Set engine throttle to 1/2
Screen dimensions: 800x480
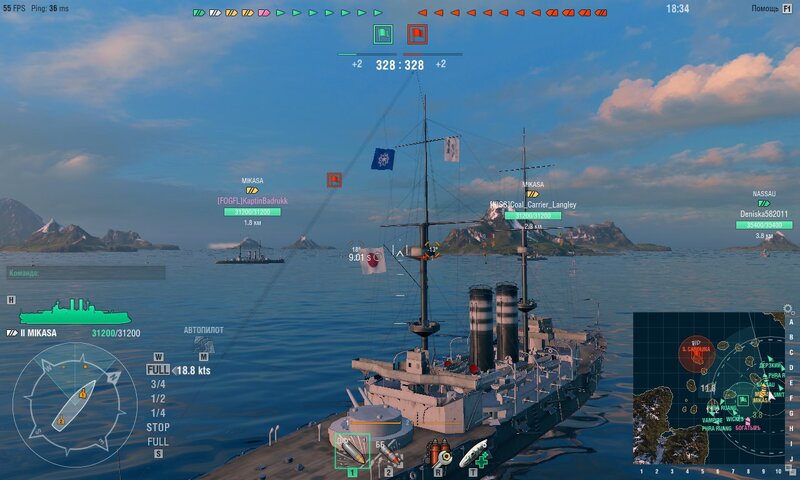(158, 398)
